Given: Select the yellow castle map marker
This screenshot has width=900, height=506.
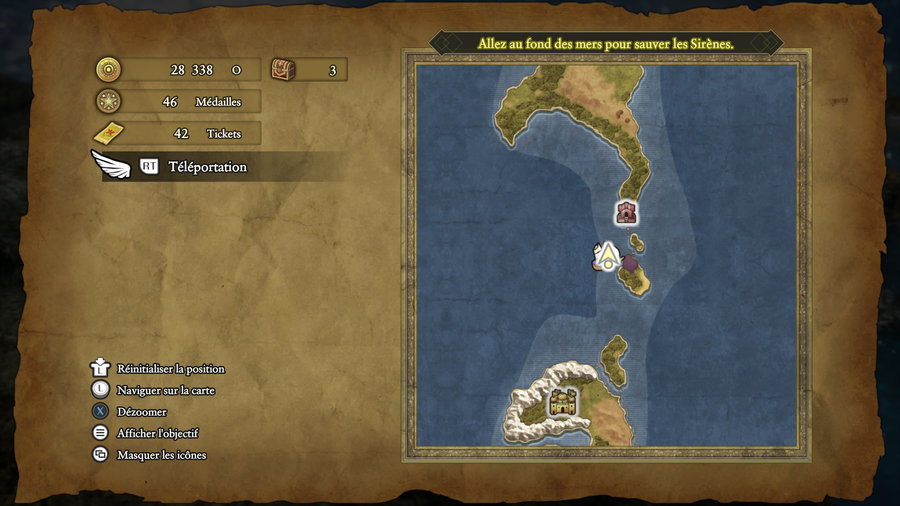Looking at the screenshot, I should click(x=563, y=404).
